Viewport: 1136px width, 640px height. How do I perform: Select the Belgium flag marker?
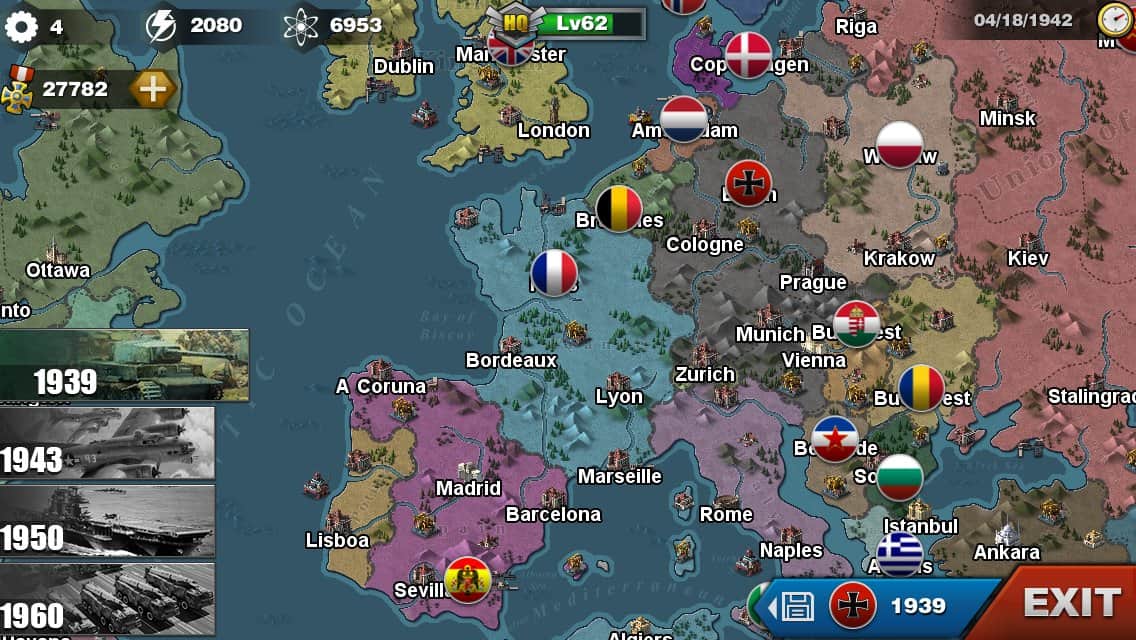(619, 209)
